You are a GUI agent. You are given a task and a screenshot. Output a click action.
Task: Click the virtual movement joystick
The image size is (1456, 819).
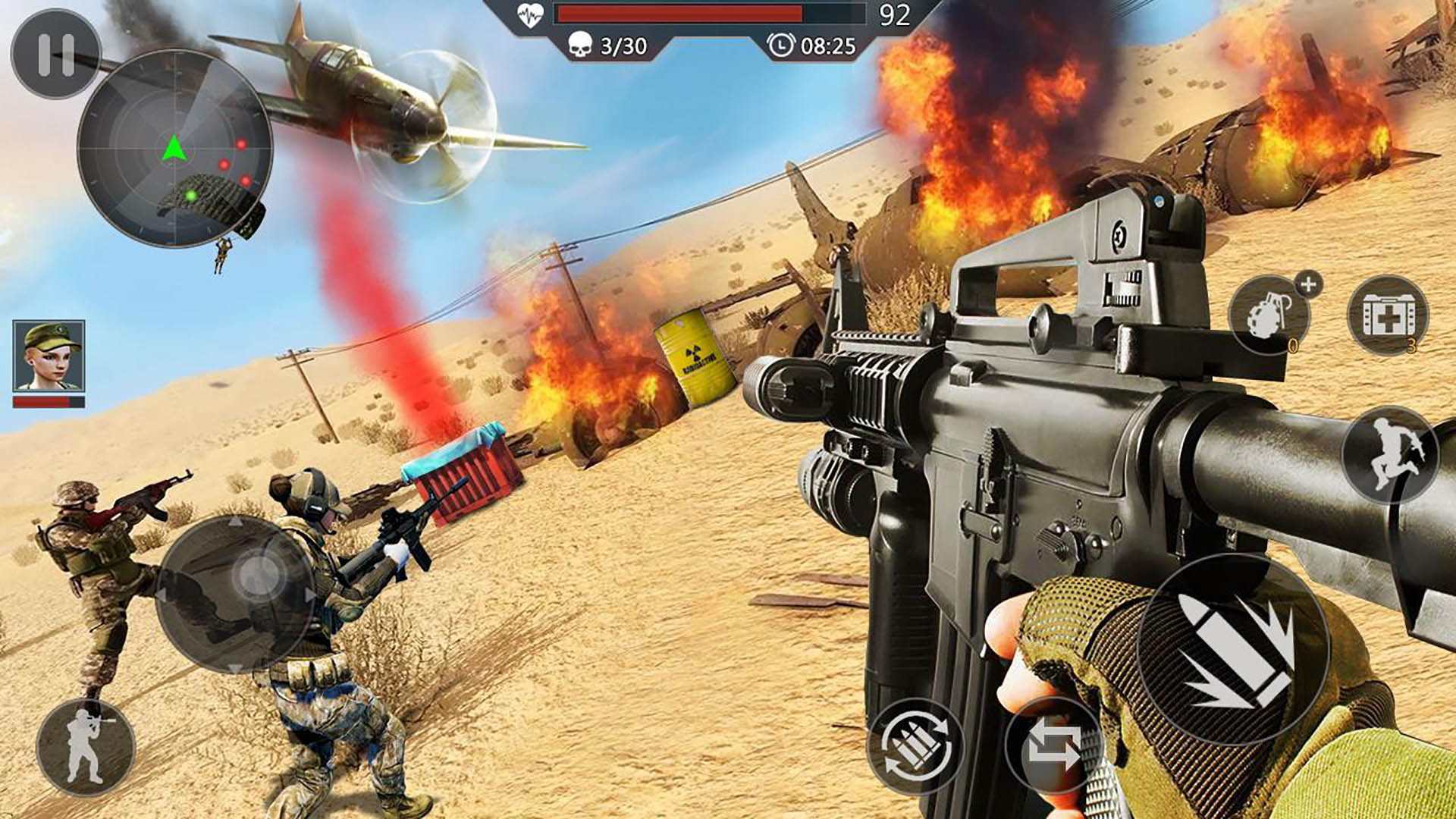click(x=236, y=593)
